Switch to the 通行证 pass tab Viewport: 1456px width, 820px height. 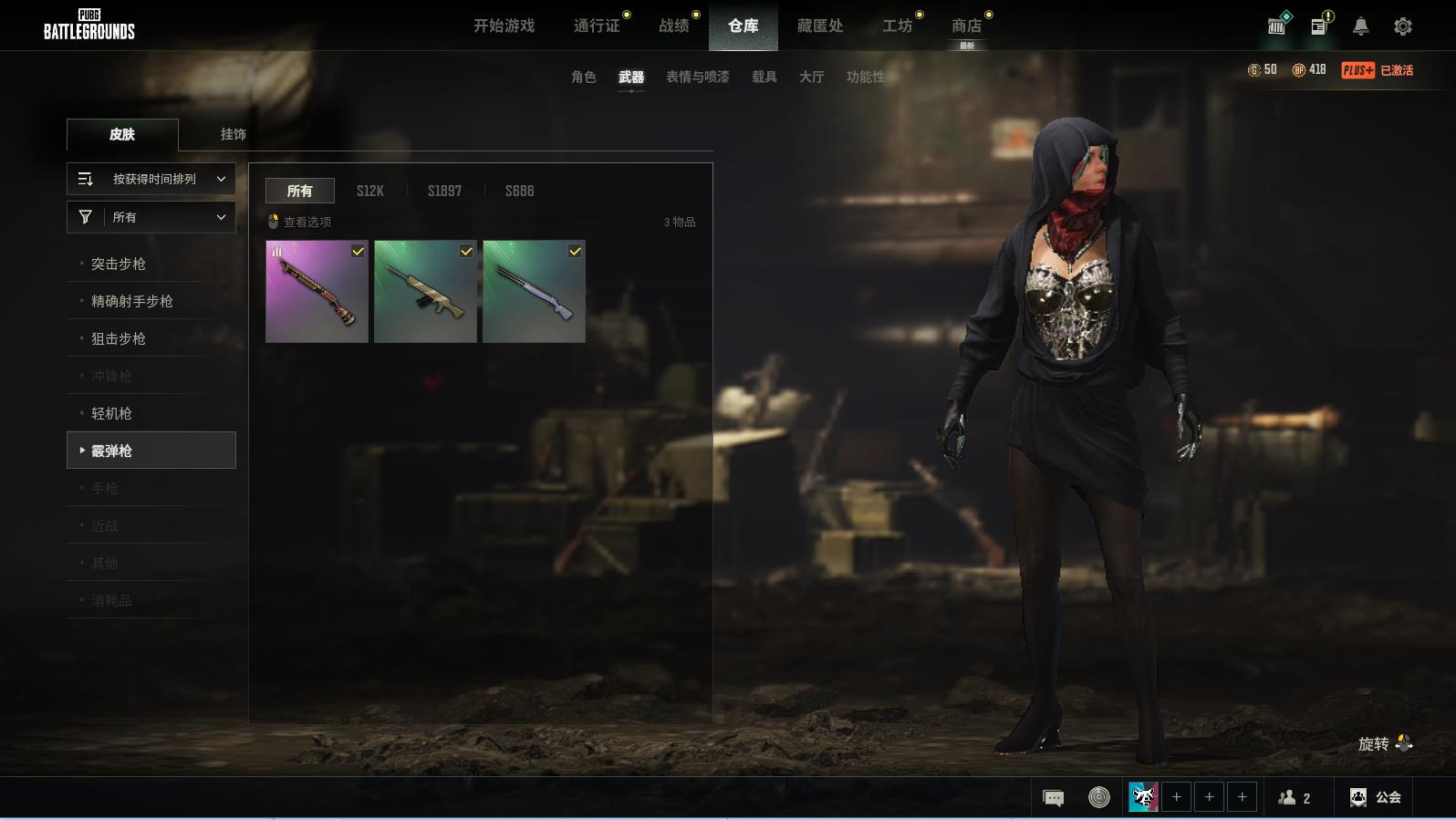(x=597, y=26)
